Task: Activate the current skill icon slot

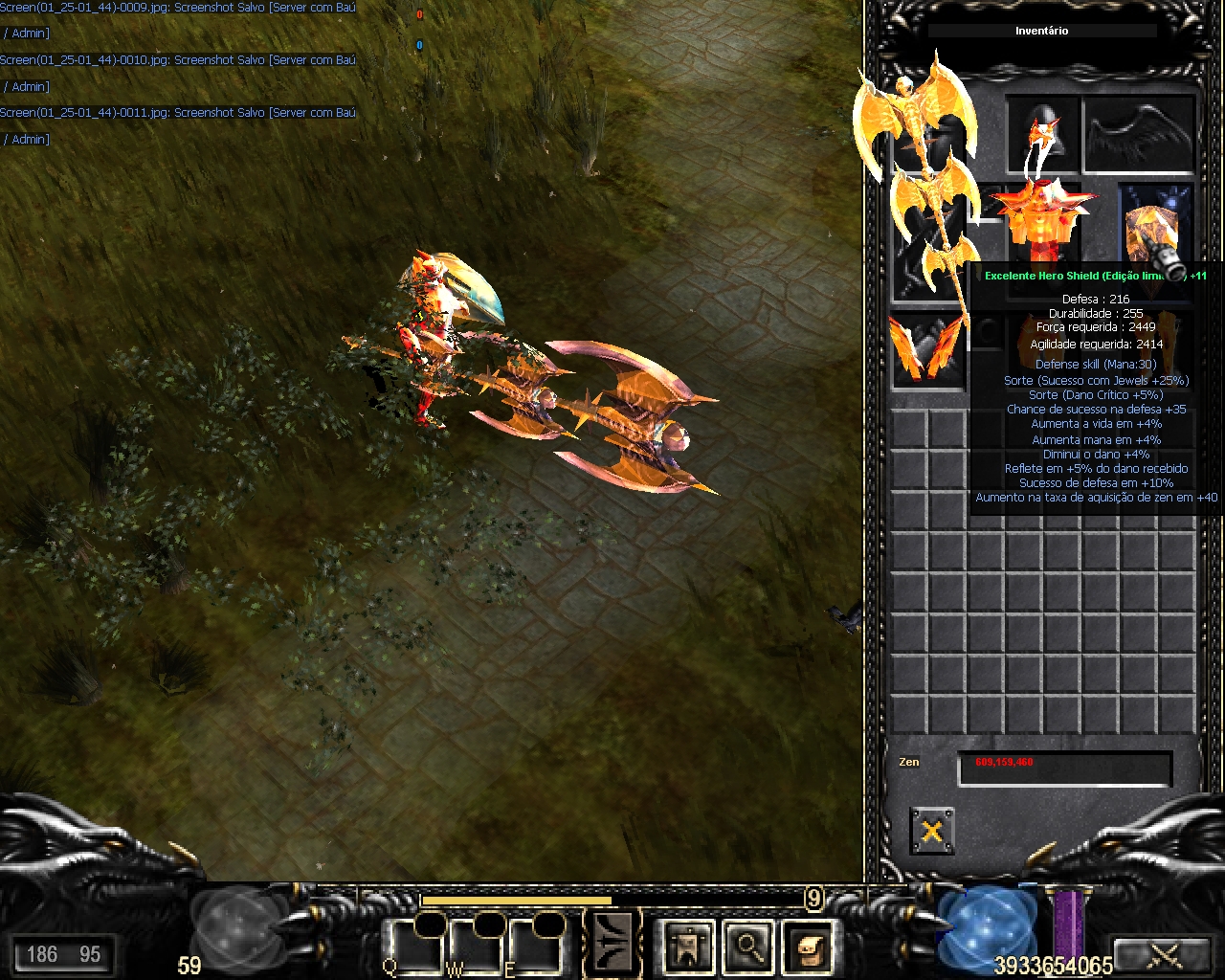Action: tap(612, 945)
